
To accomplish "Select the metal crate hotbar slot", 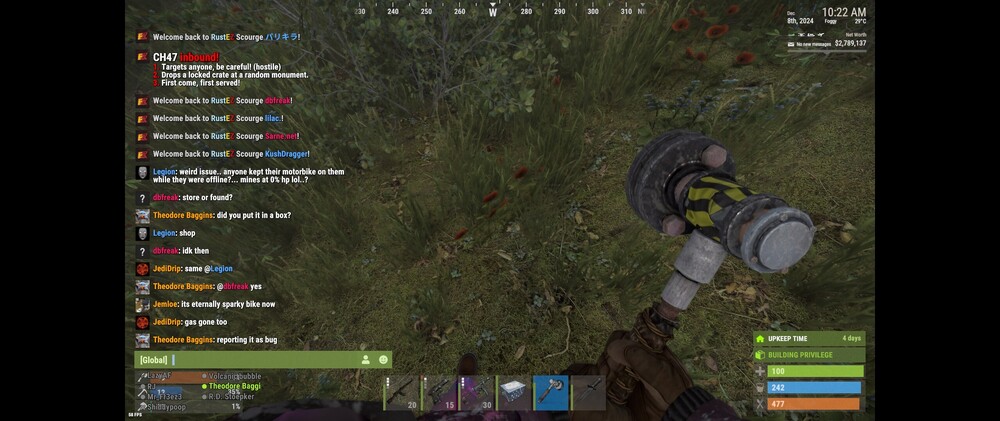I will [x=514, y=393].
